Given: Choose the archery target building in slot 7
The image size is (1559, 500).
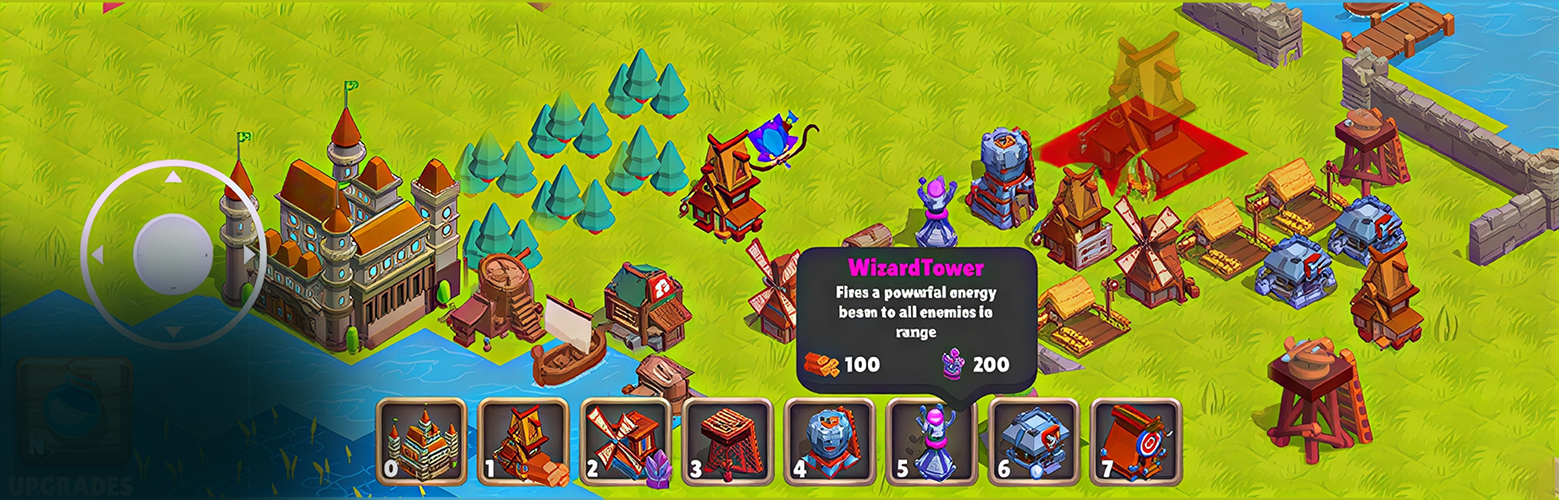Looking at the screenshot, I should pyautogui.click(x=1136, y=442).
